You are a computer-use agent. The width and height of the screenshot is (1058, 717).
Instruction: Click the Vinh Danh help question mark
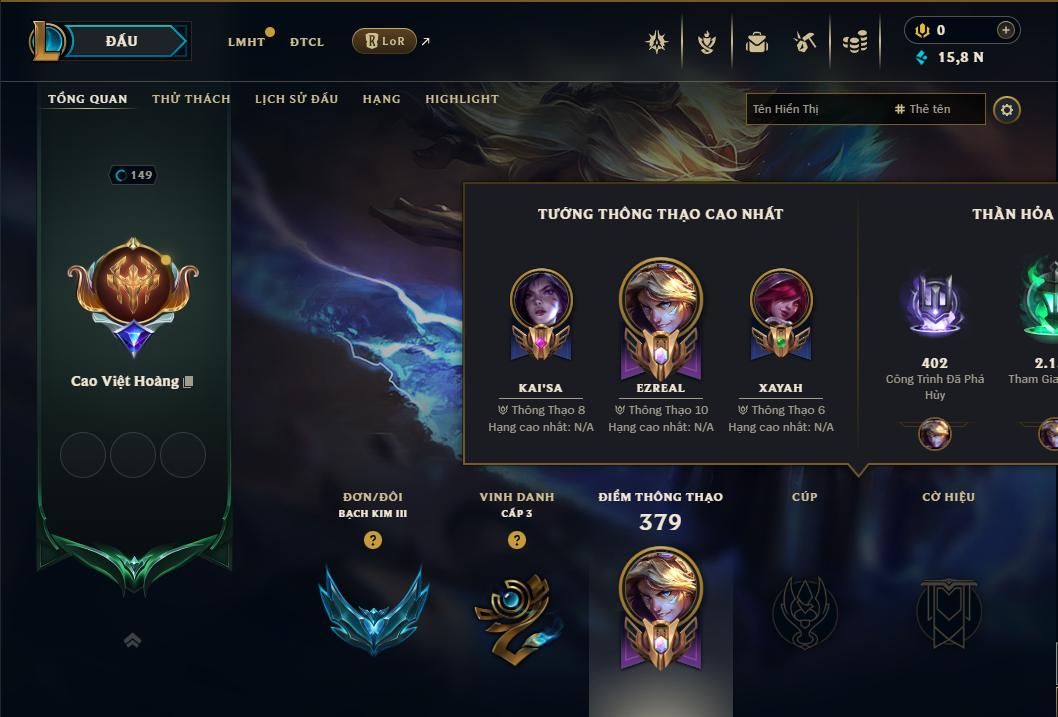click(517, 540)
